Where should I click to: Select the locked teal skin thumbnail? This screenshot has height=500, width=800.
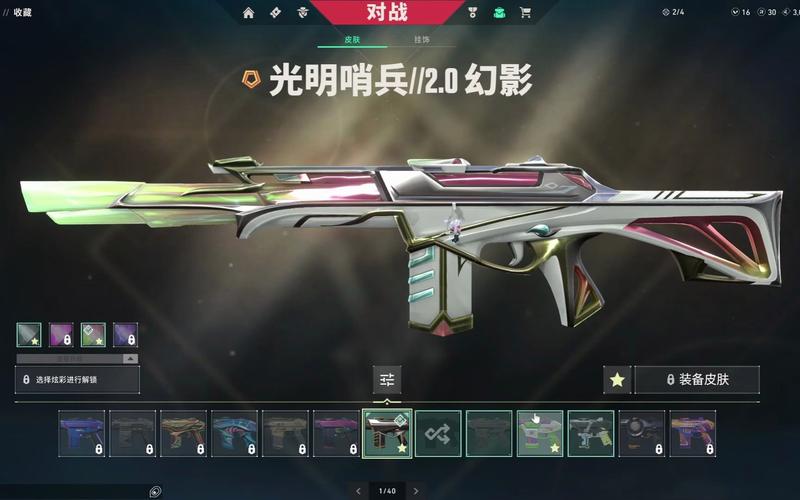tap(234, 434)
